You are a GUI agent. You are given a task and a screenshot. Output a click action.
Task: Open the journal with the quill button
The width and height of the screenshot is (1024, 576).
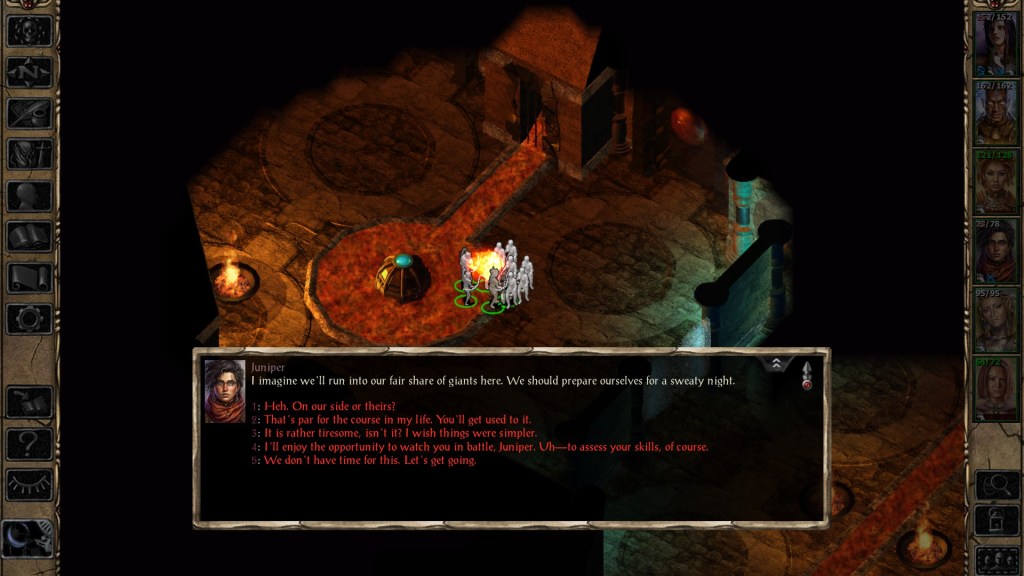29,112
